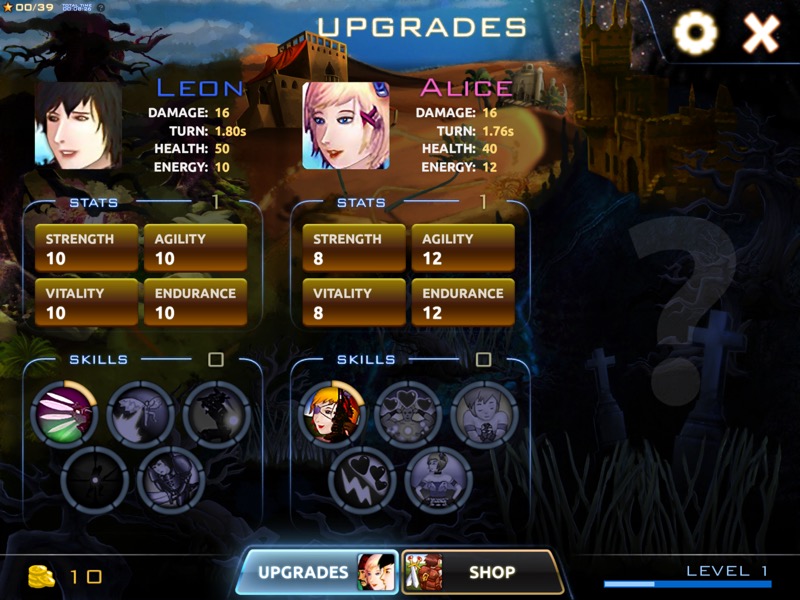Raise Alice's Agility stat
The width and height of the screenshot is (800, 600).
point(463,248)
